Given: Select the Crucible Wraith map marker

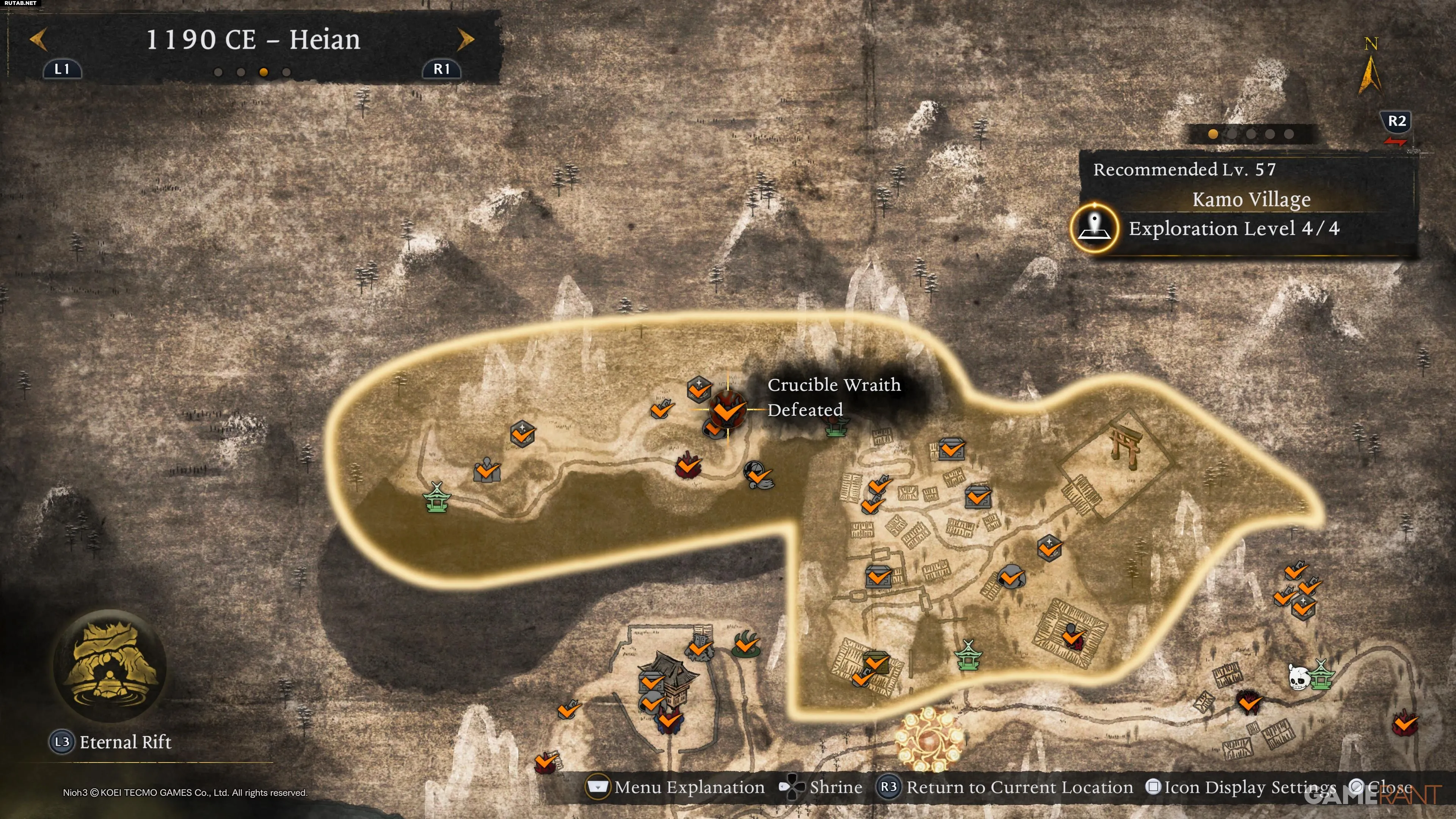Looking at the screenshot, I should (x=727, y=409).
